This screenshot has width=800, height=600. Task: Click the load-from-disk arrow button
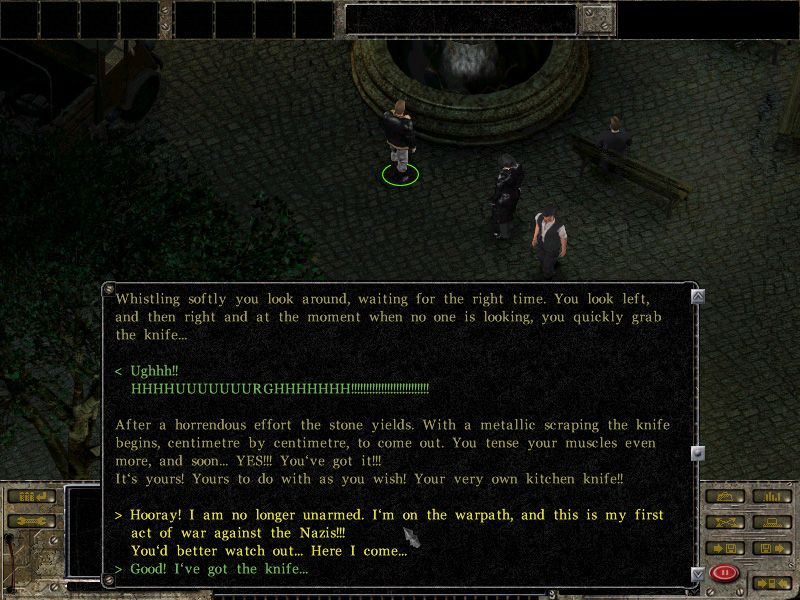click(x=770, y=548)
